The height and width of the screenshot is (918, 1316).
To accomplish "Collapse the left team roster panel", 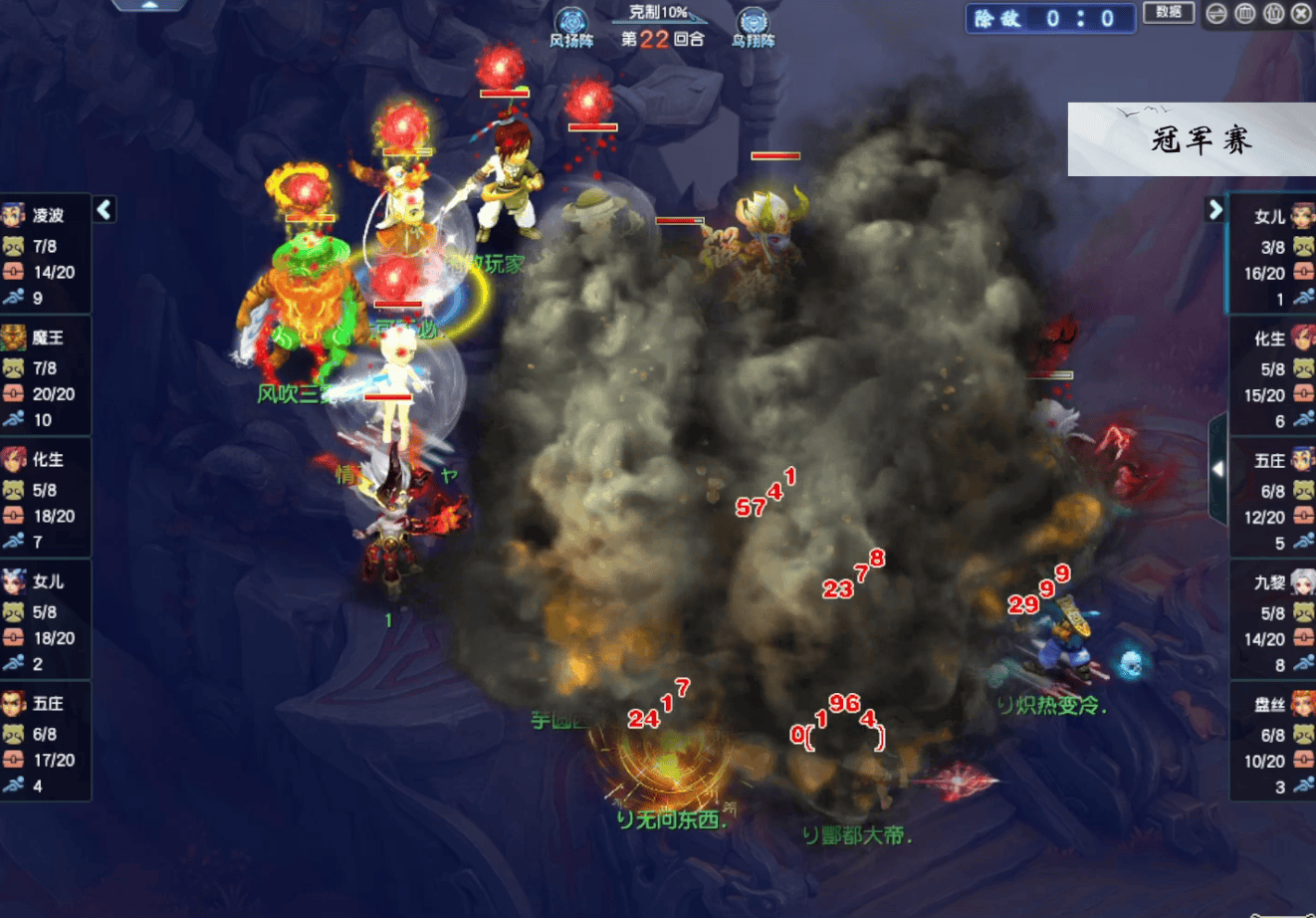I will coord(105,209).
